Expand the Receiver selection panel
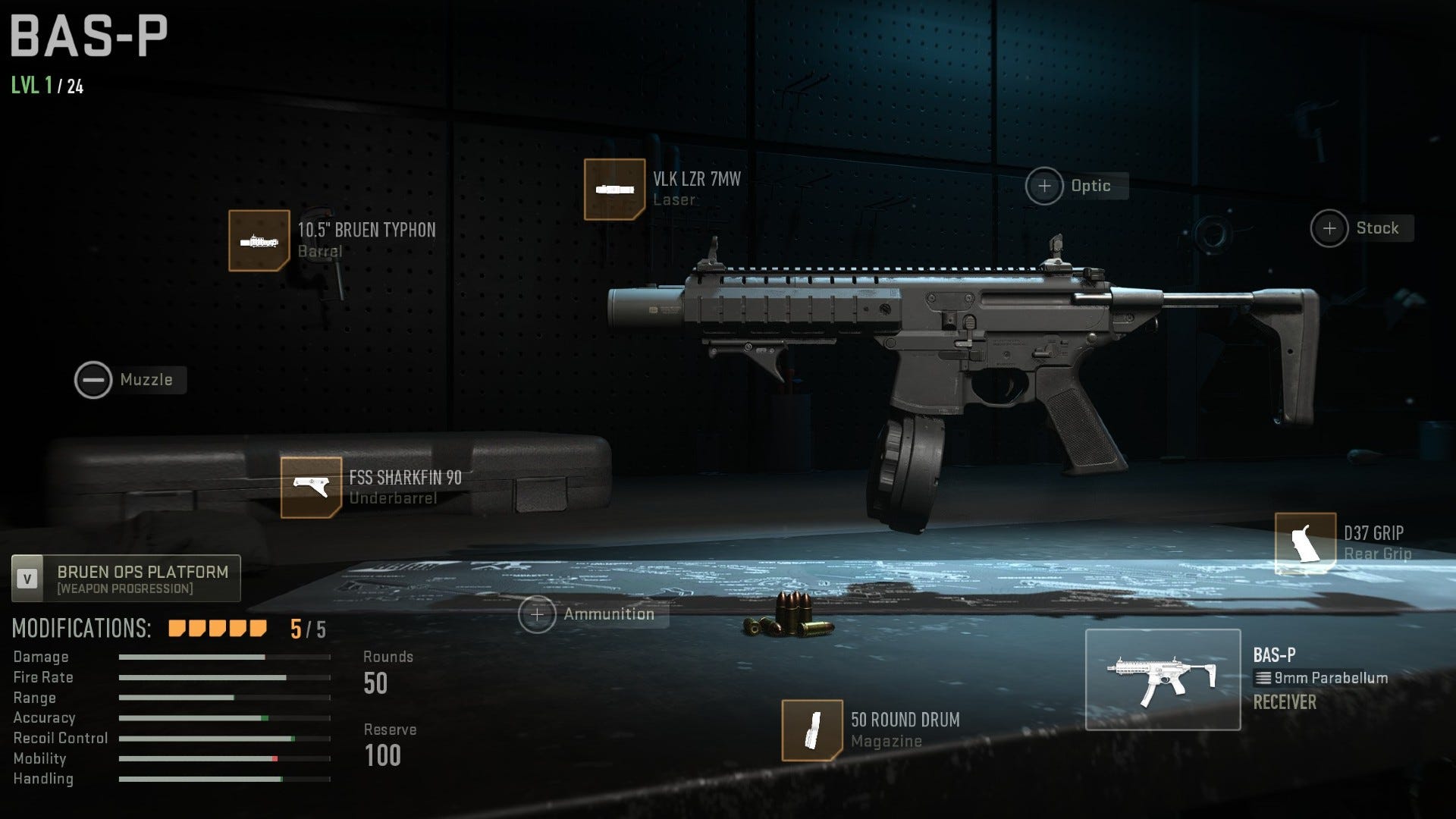 pyautogui.click(x=1283, y=702)
